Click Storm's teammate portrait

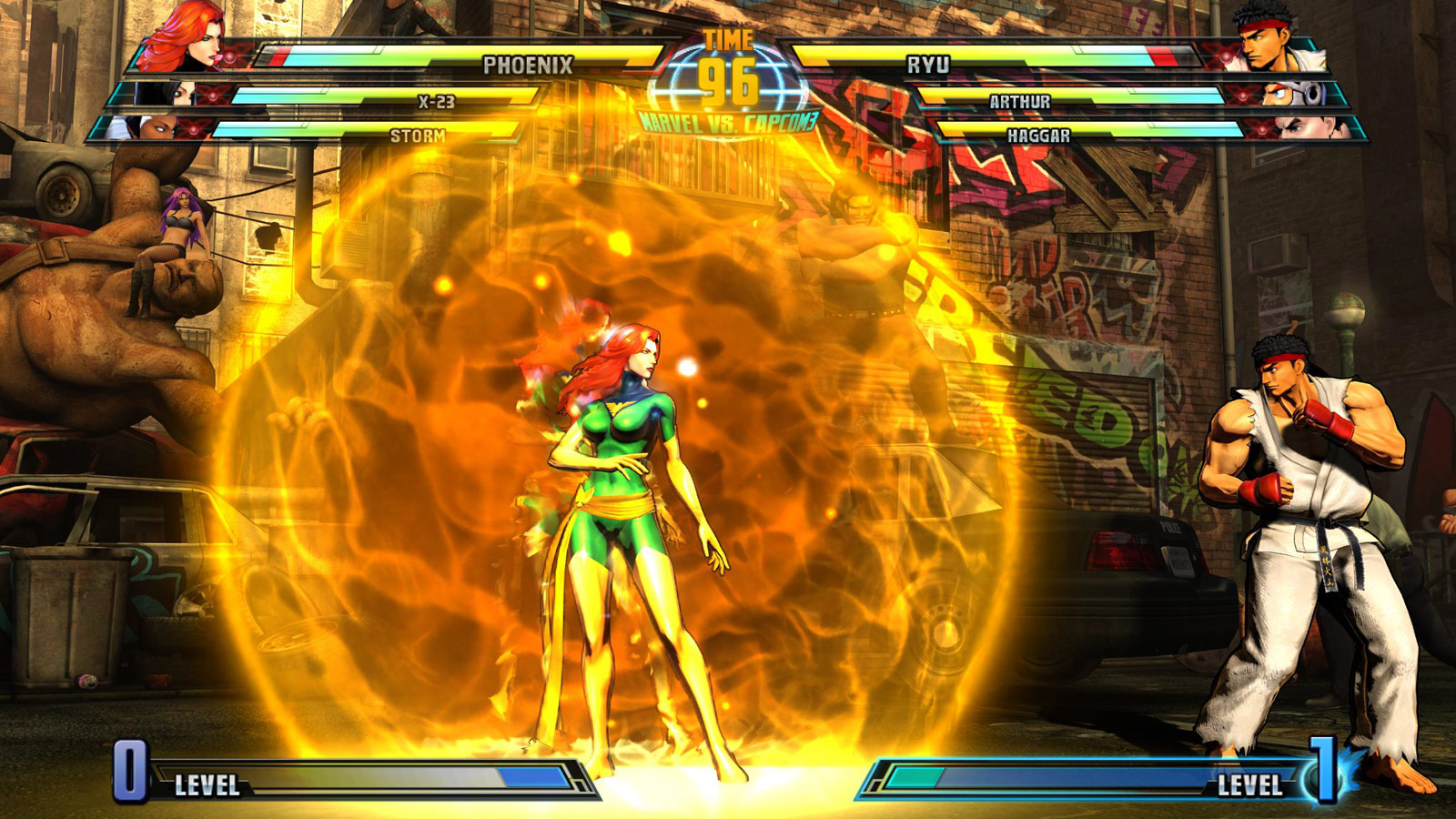155,129
